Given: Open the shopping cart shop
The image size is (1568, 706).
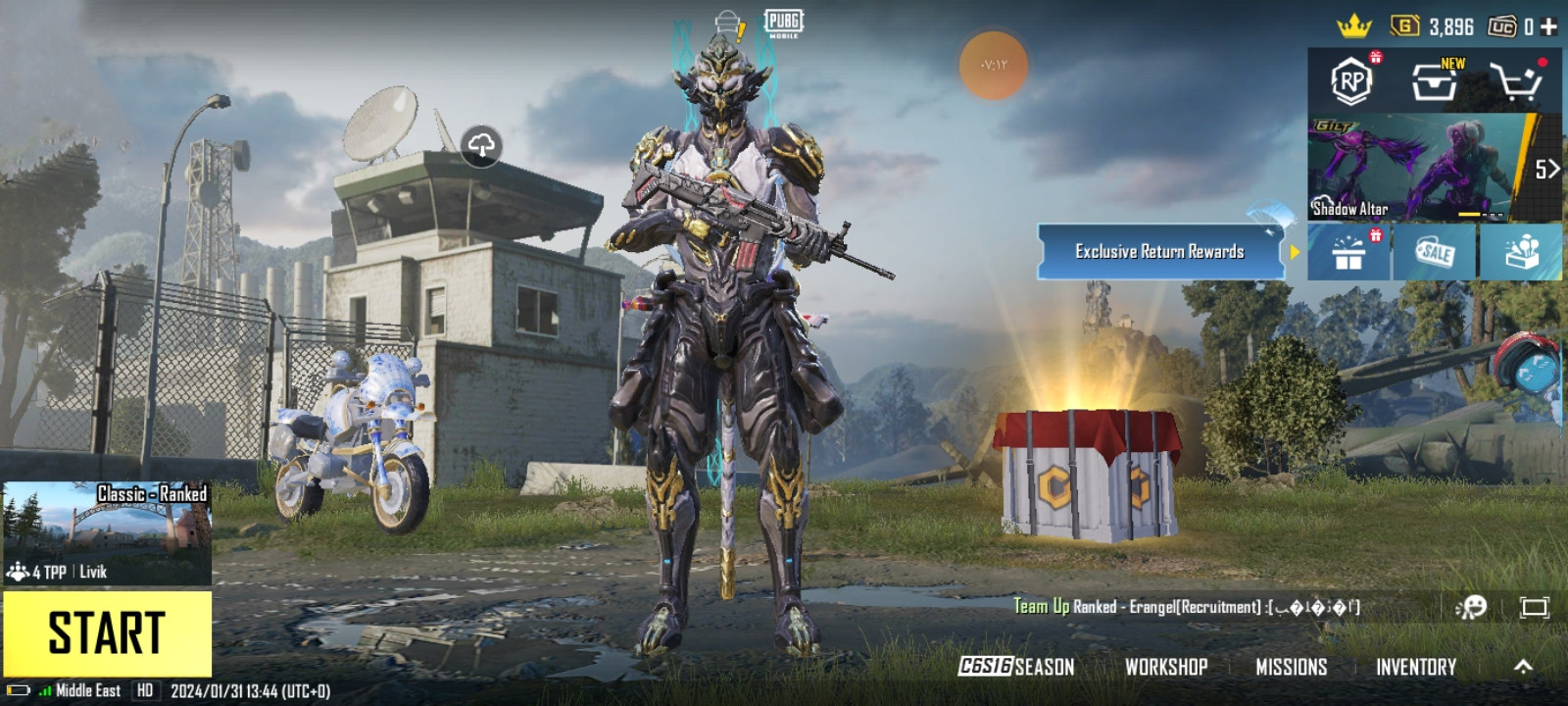Looking at the screenshot, I should [1515, 82].
